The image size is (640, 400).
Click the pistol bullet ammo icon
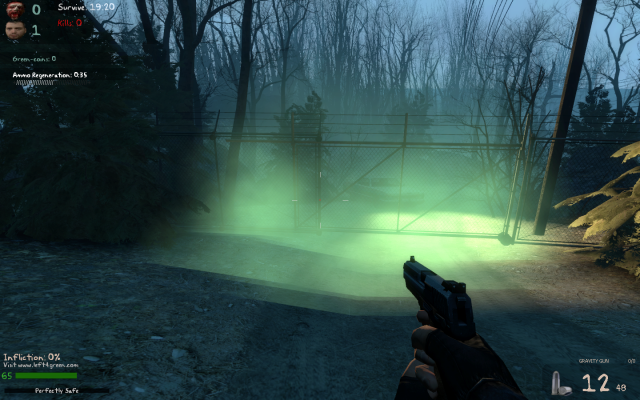click(x=557, y=383)
